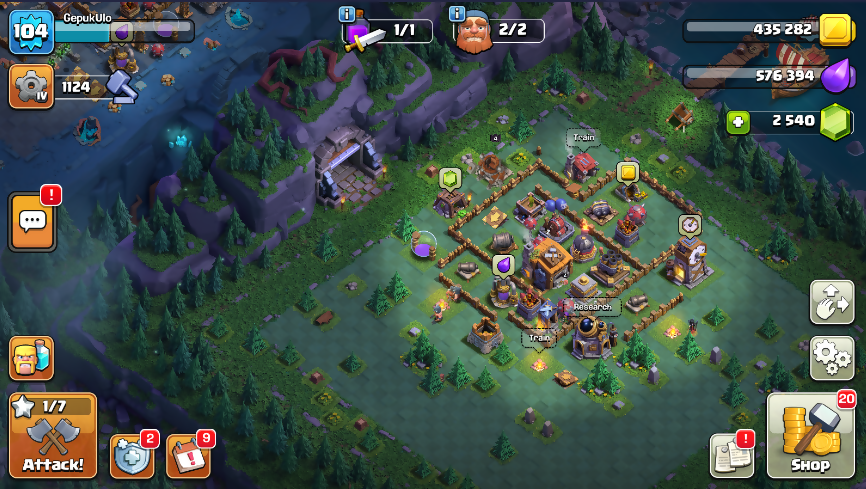Add gems with the green plus button
Screen dimensions: 866x489
point(739,122)
